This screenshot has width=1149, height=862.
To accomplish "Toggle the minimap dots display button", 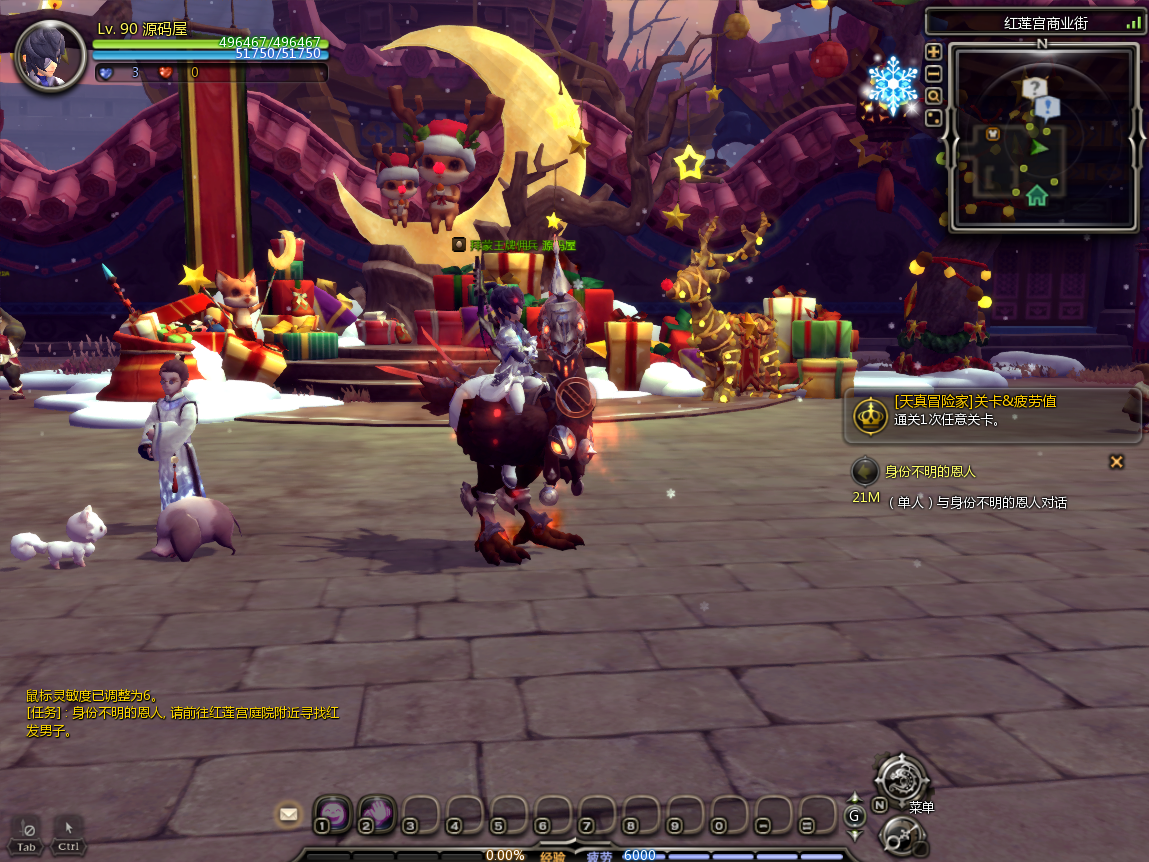I will [x=933, y=118].
